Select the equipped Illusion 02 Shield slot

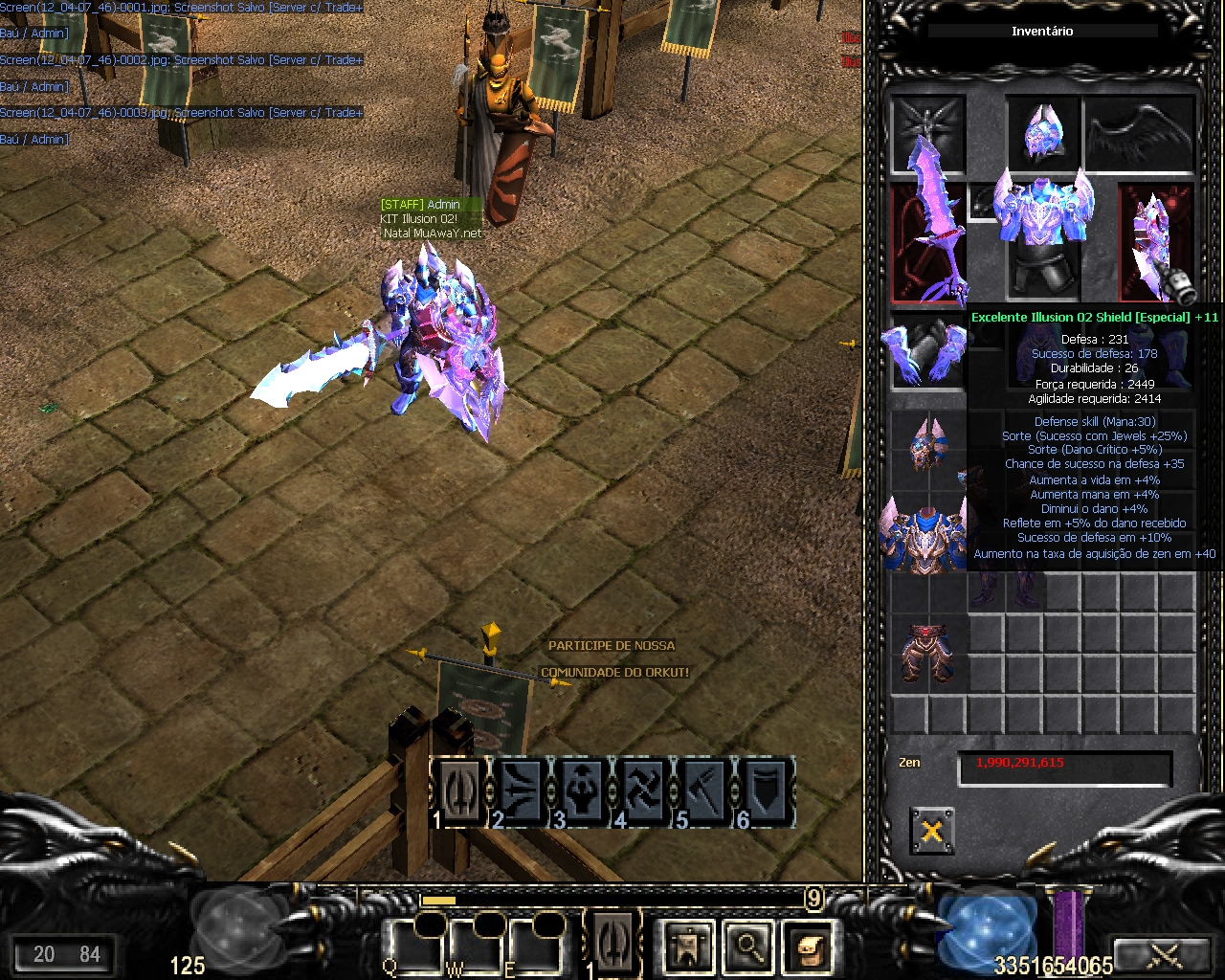[x=1157, y=241]
